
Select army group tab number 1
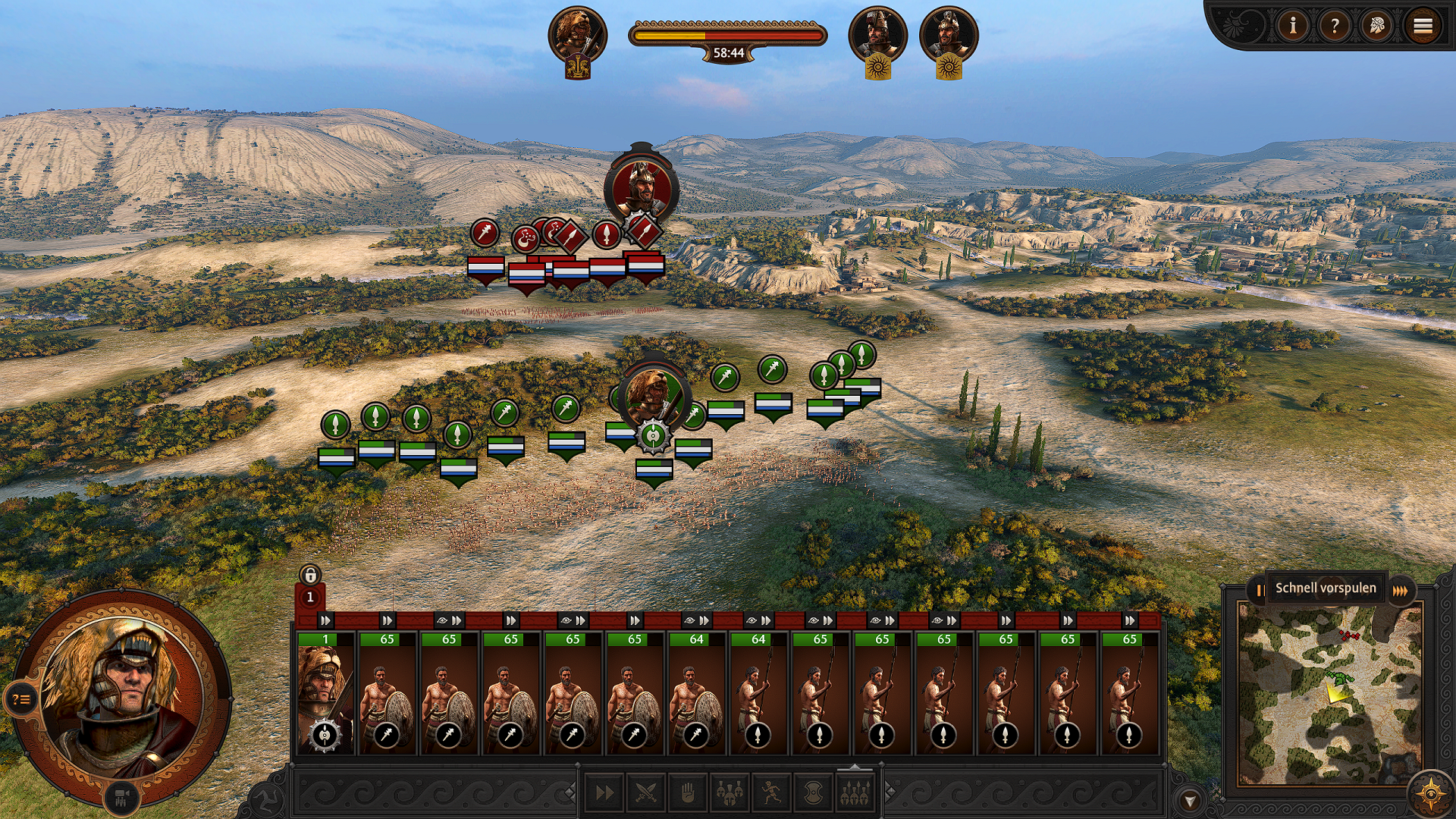point(309,598)
